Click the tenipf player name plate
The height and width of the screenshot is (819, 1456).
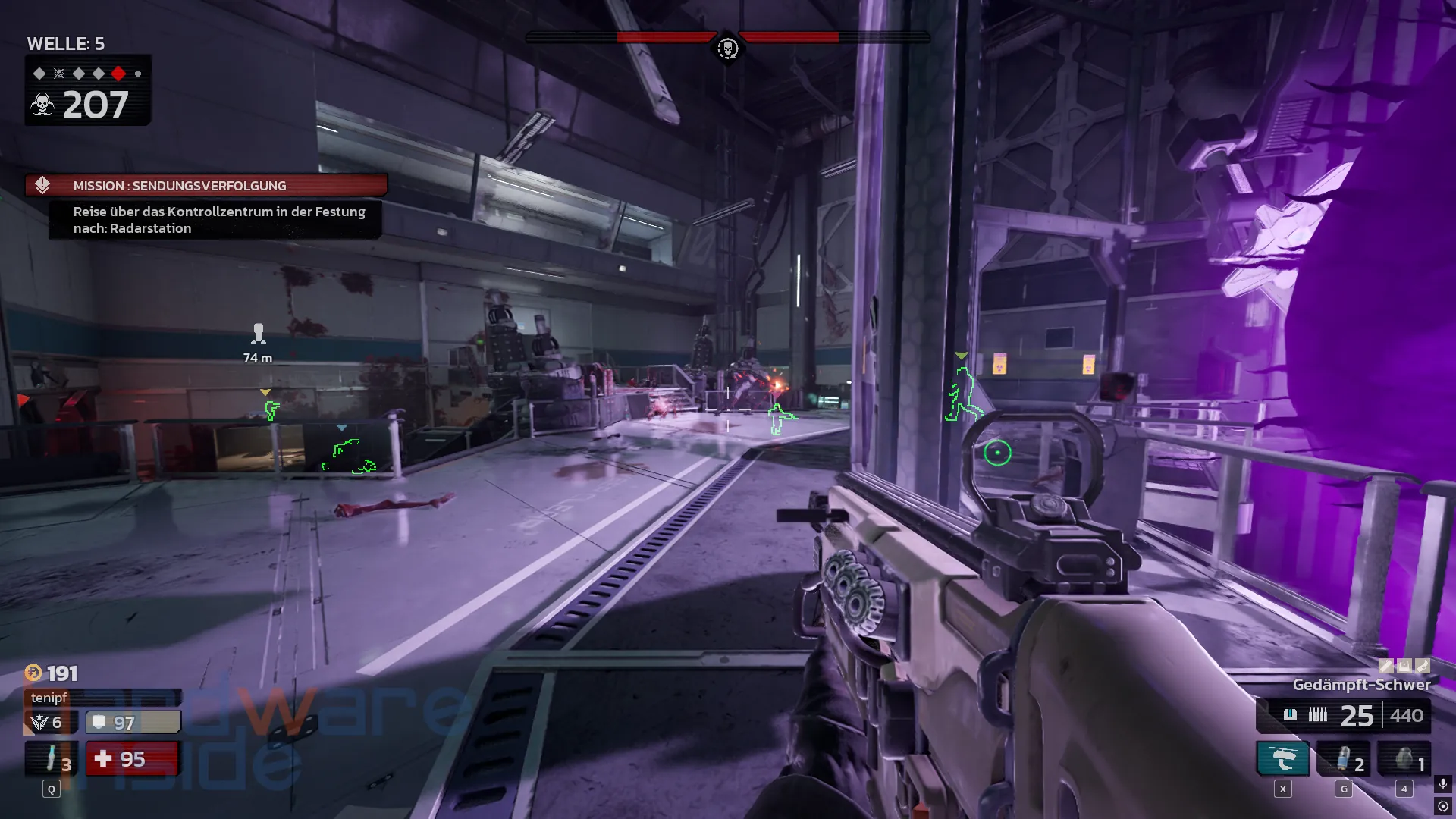(x=102, y=698)
